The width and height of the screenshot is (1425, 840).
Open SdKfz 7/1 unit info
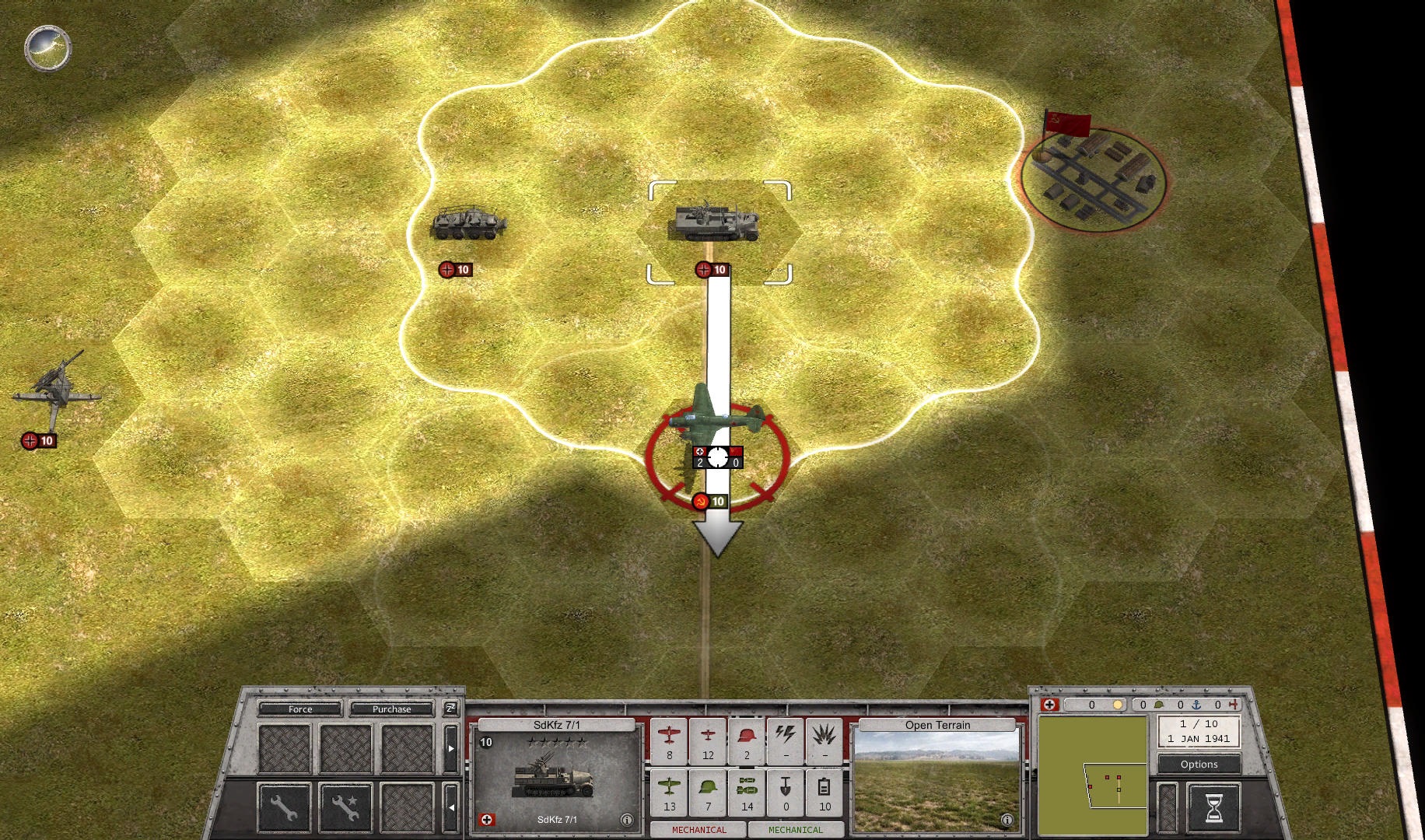tap(626, 819)
